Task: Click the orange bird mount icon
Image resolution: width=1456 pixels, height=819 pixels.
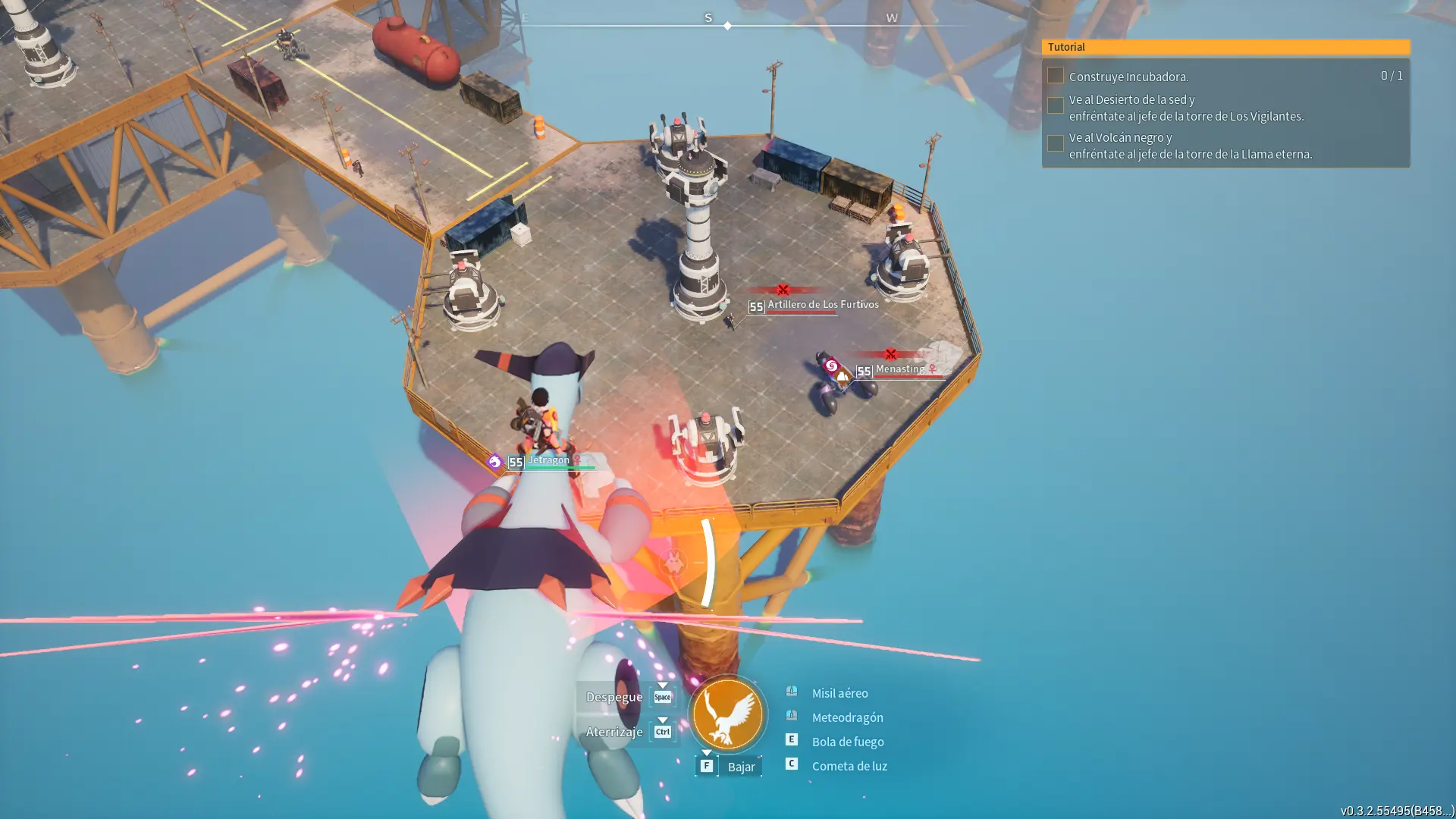Action: [x=727, y=714]
